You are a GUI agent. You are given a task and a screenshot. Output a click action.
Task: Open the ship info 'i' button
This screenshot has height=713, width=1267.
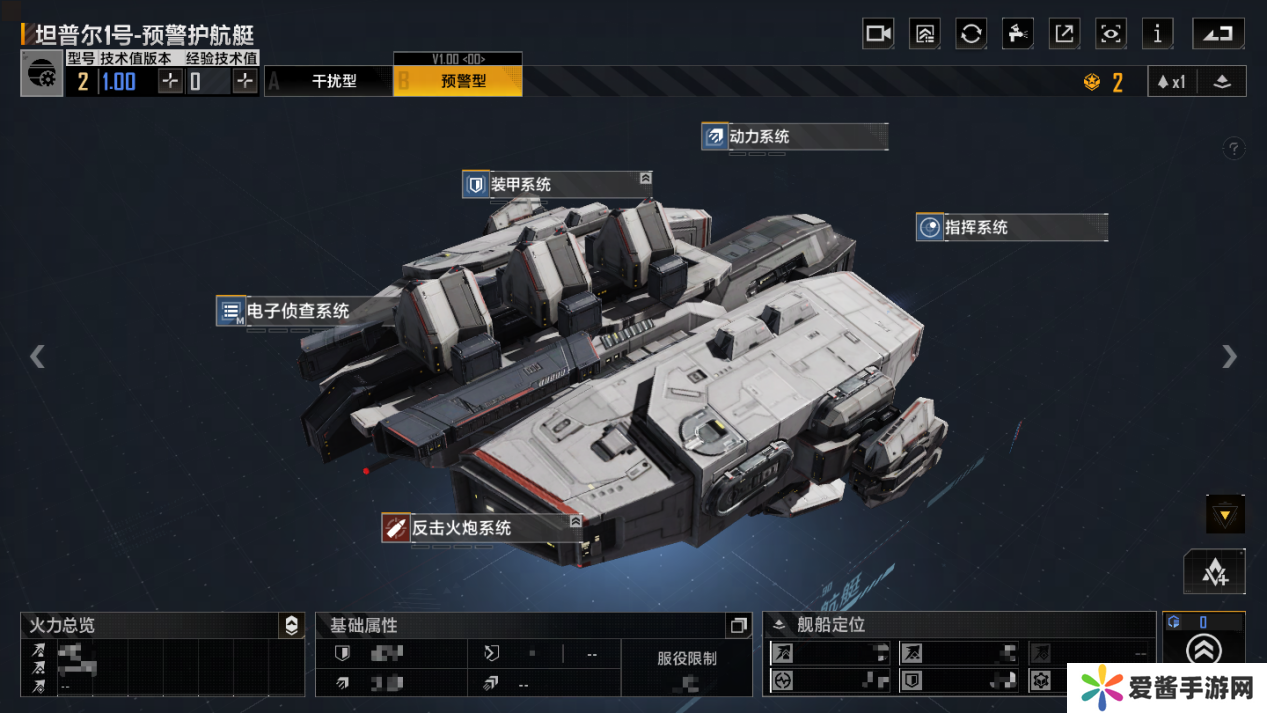(x=1158, y=33)
